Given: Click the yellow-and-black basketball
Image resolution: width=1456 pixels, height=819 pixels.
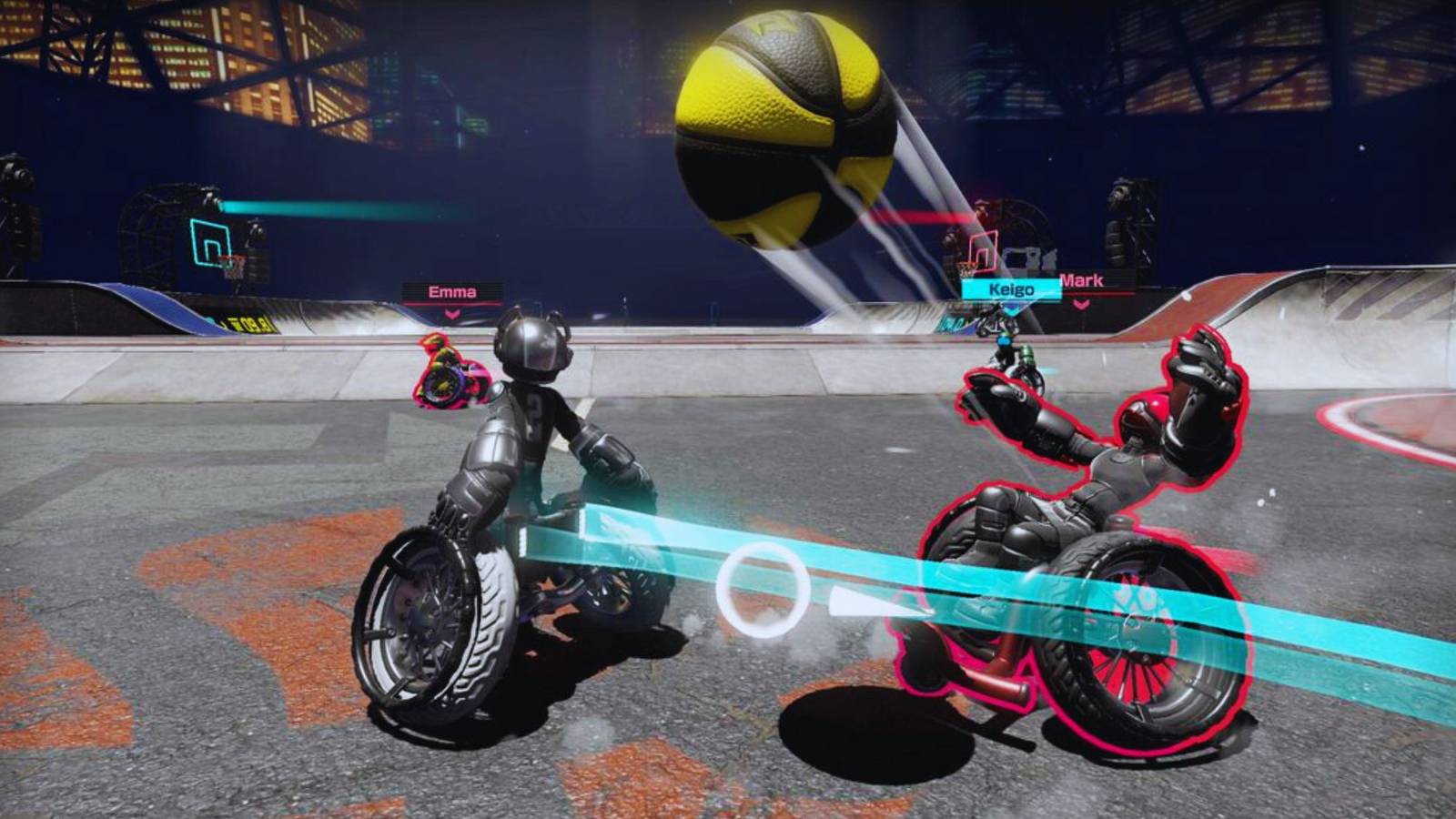Looking at the screenshot, I should pos(783,118).
